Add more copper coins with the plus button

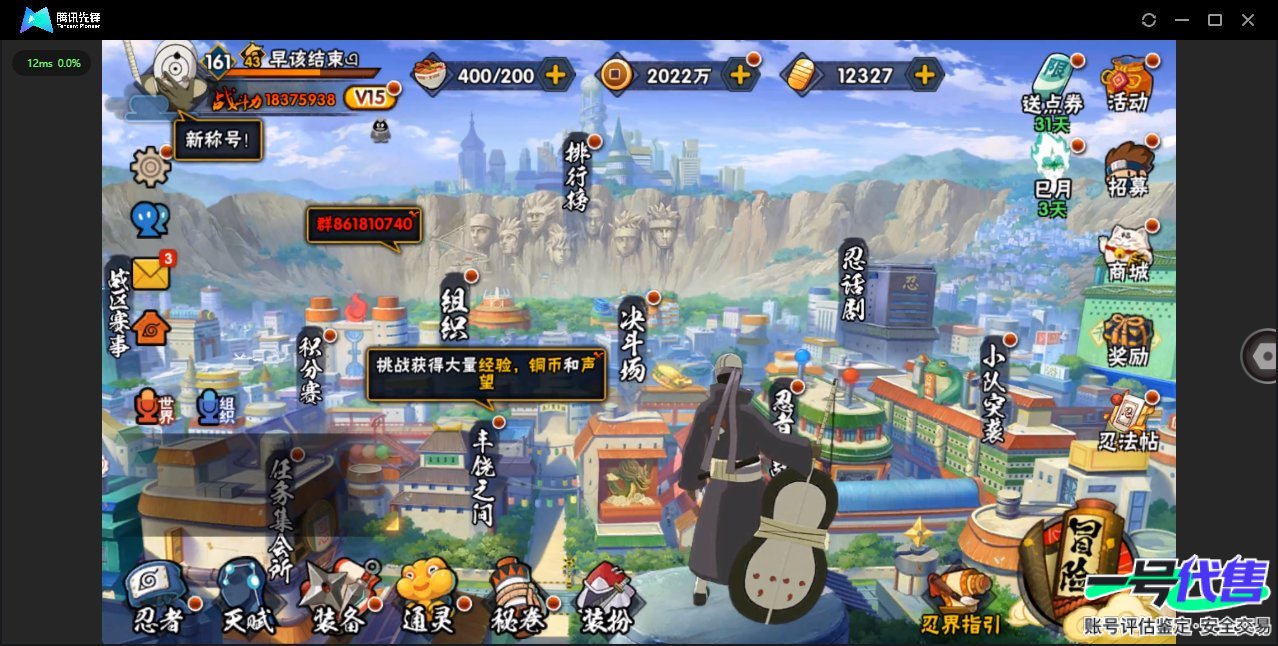pyautogui.click(x=740, y=75)
